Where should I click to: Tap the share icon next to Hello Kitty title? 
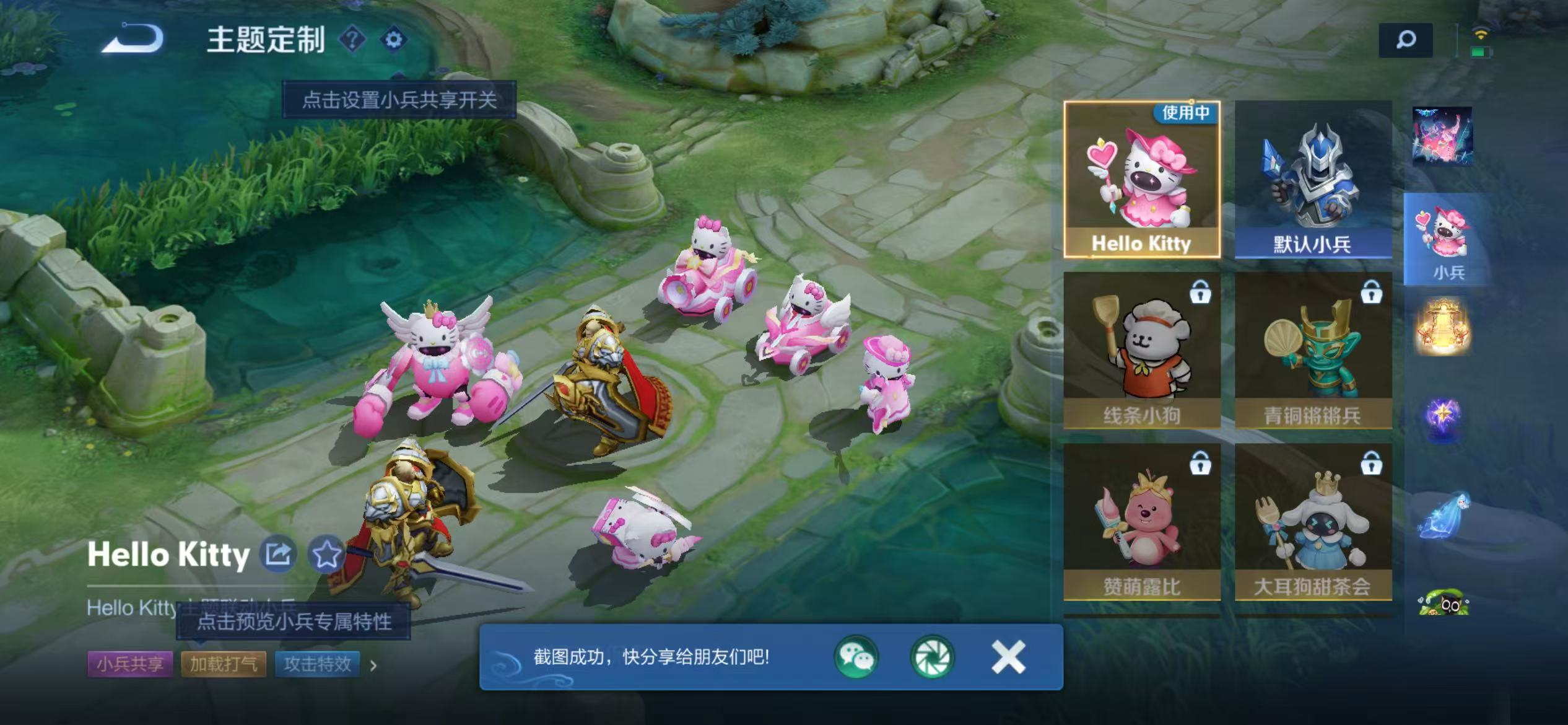click(x=279, y=553)
